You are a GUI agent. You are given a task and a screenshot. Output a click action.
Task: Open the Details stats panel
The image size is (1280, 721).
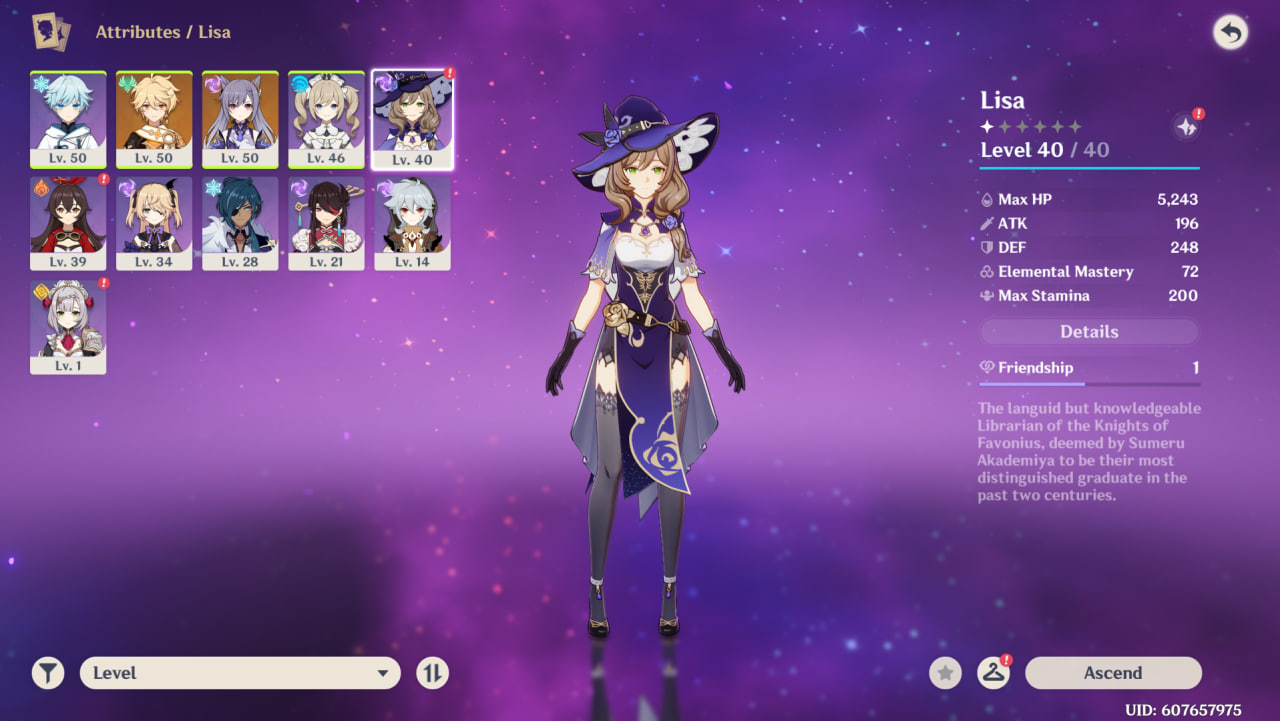1089,332
